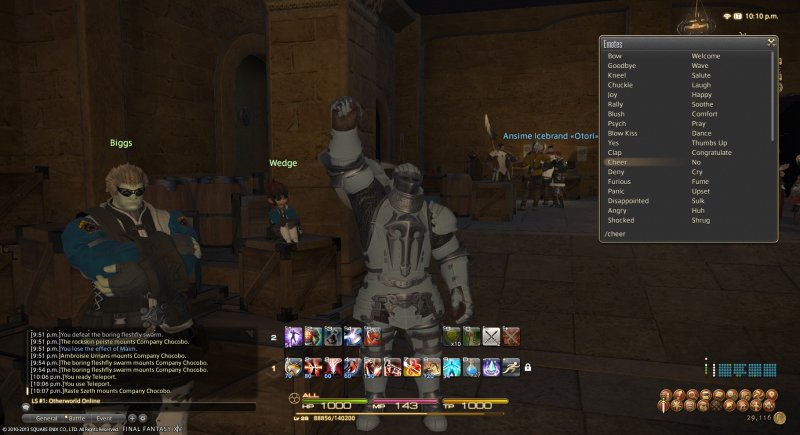Viewport: 800px width, 435px height.
Task: Open chat log settings gear
Action: click(x=142, y=417)
